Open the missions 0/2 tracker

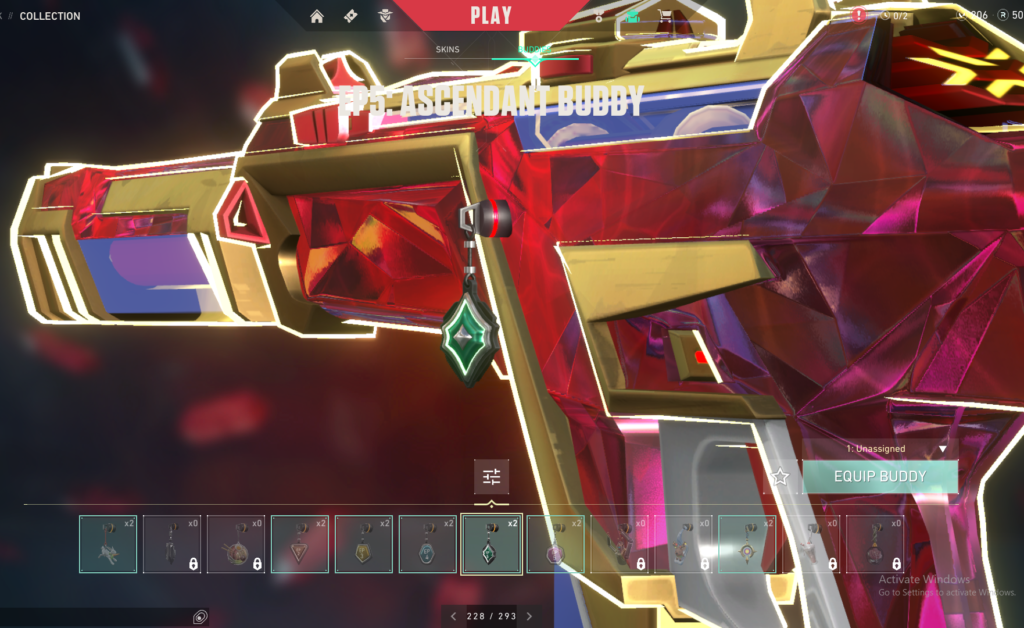coord(895,16)
